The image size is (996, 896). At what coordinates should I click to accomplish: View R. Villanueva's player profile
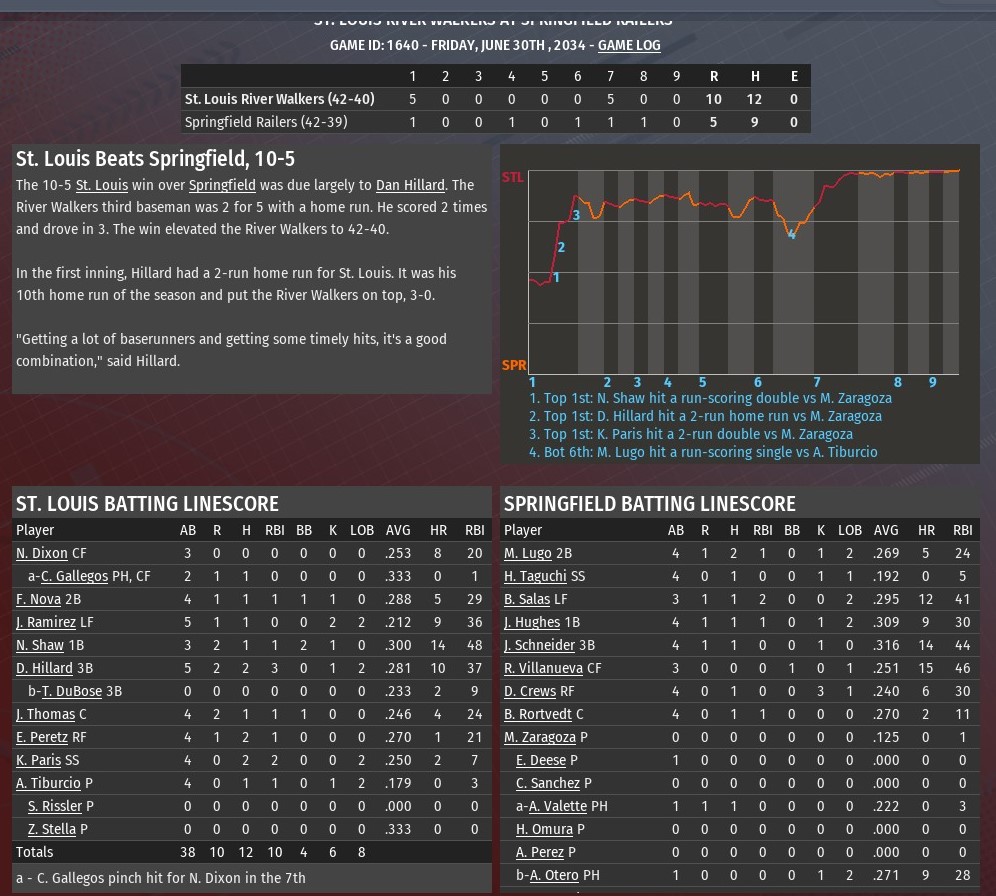tap(543, 668)
